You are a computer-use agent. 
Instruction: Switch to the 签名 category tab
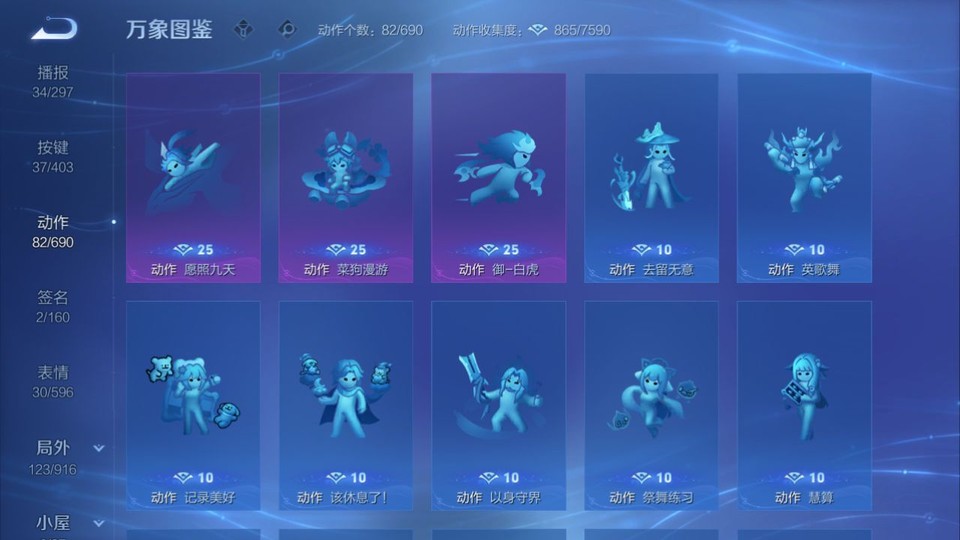(54, 307)
